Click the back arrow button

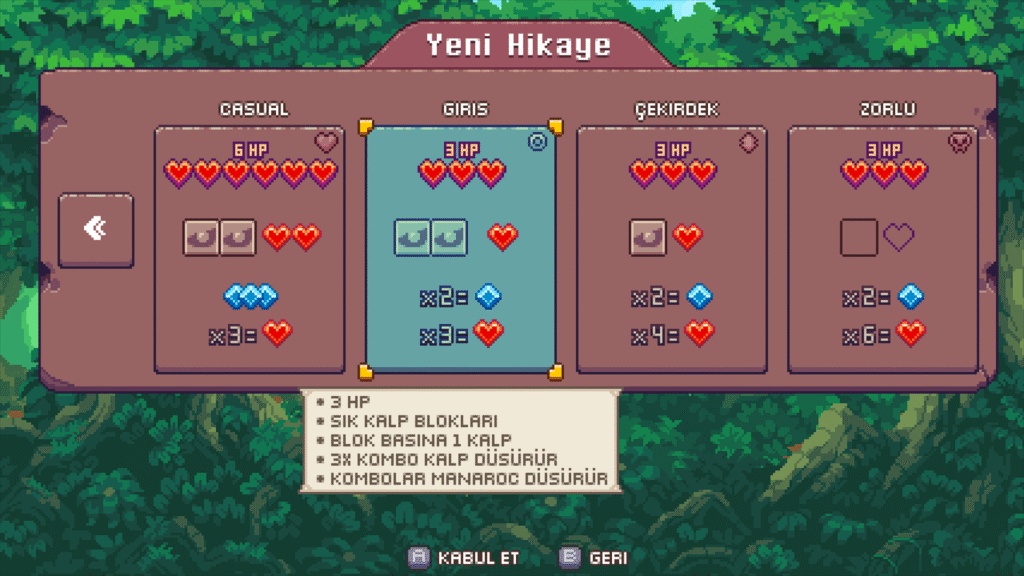click(x=96, y=230)
